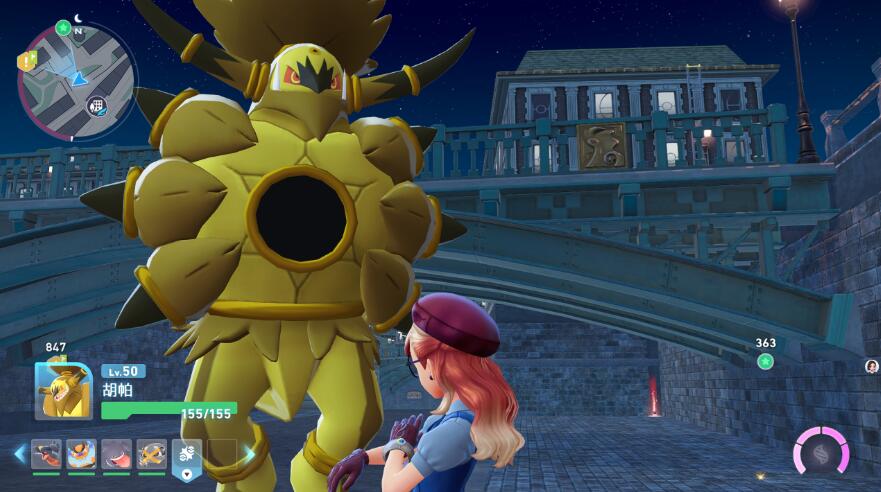Click the green star waypoint marker labeled 363
Viewport: 881px width, 492px height.
pos(765,361)
